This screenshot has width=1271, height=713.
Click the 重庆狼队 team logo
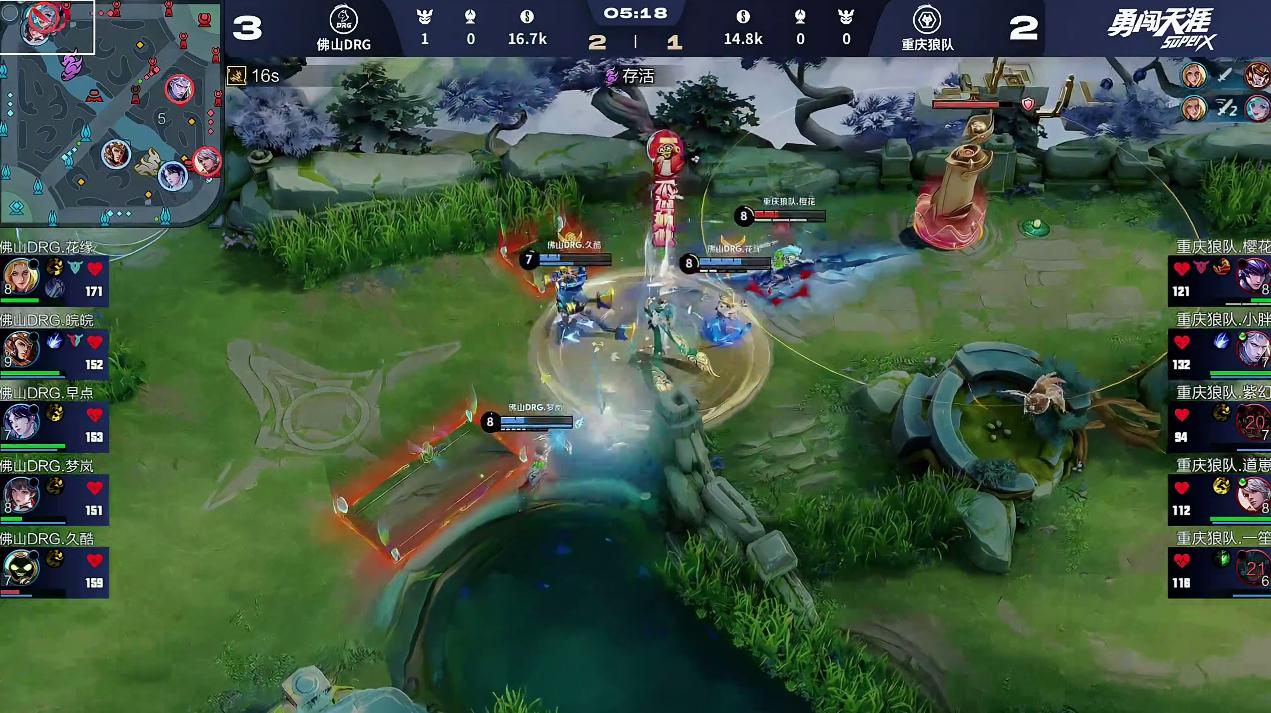tap(927, 20)
